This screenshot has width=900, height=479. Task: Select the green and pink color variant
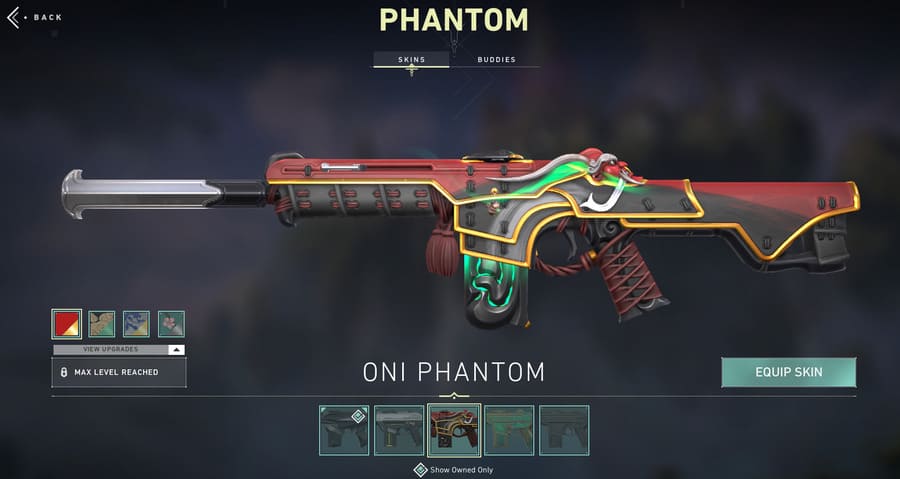click(x=171, y=323)
